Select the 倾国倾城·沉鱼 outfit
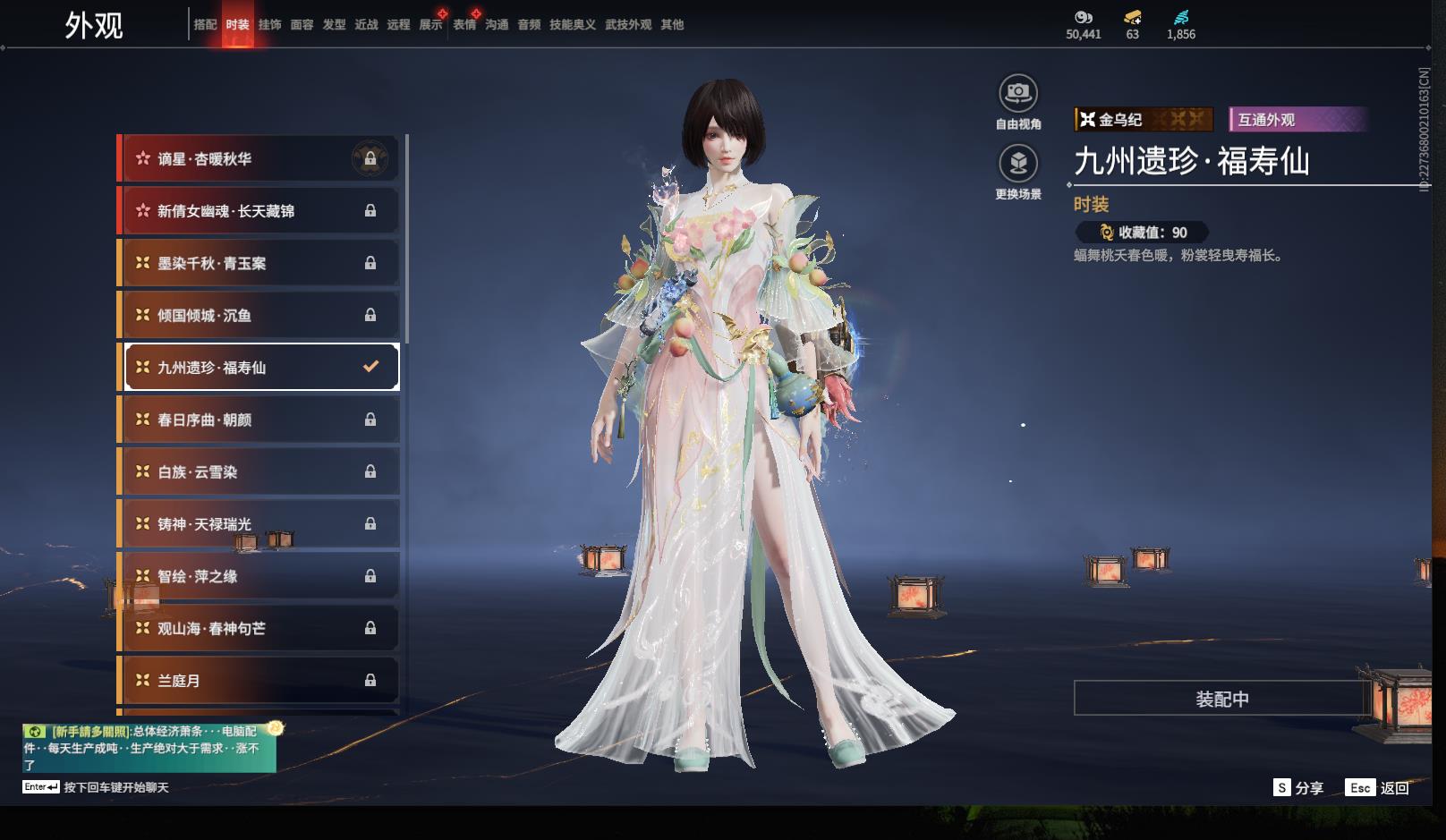The width and height of the screenshot is (1446, 840). point(259,315)
